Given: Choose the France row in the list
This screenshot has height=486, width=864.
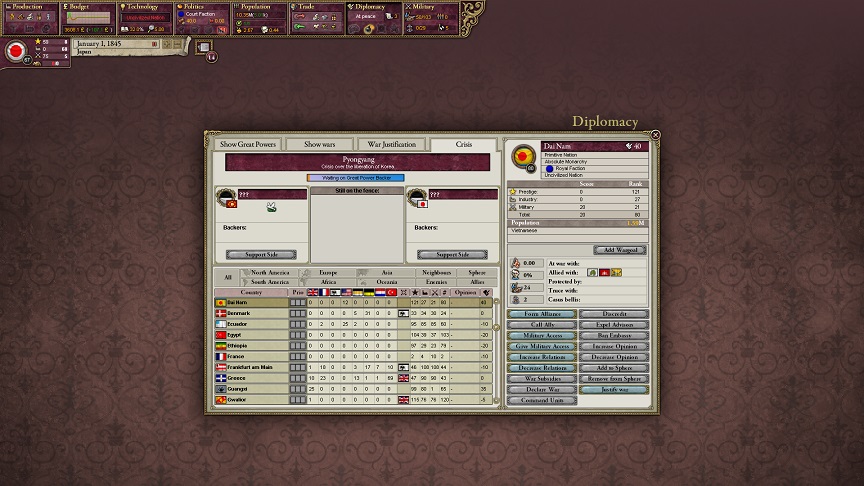Looking at the screenshot, I should [250, 356].
